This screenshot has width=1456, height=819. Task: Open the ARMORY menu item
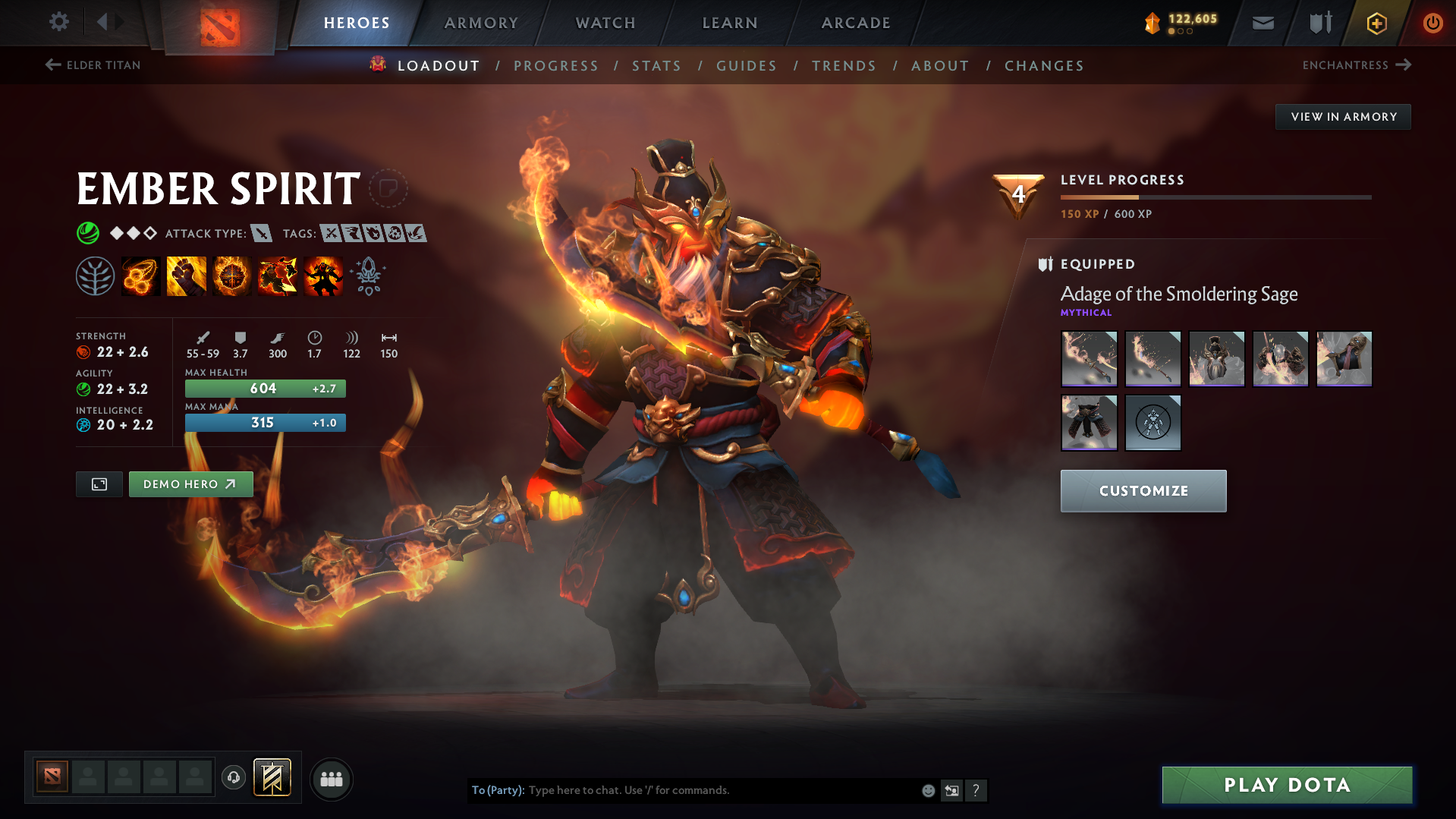481,23
